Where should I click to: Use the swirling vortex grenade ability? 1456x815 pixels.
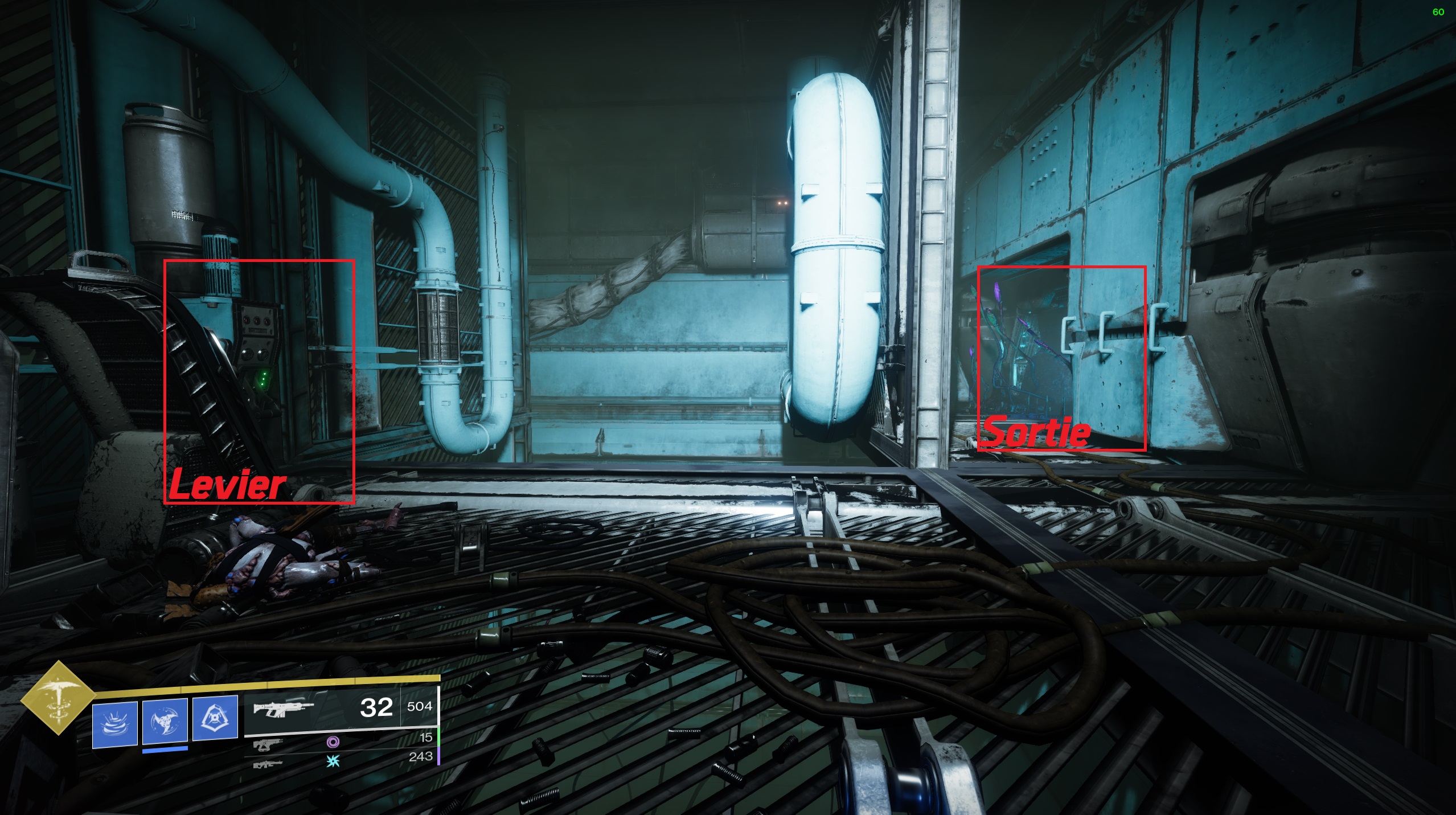(115, 724)
